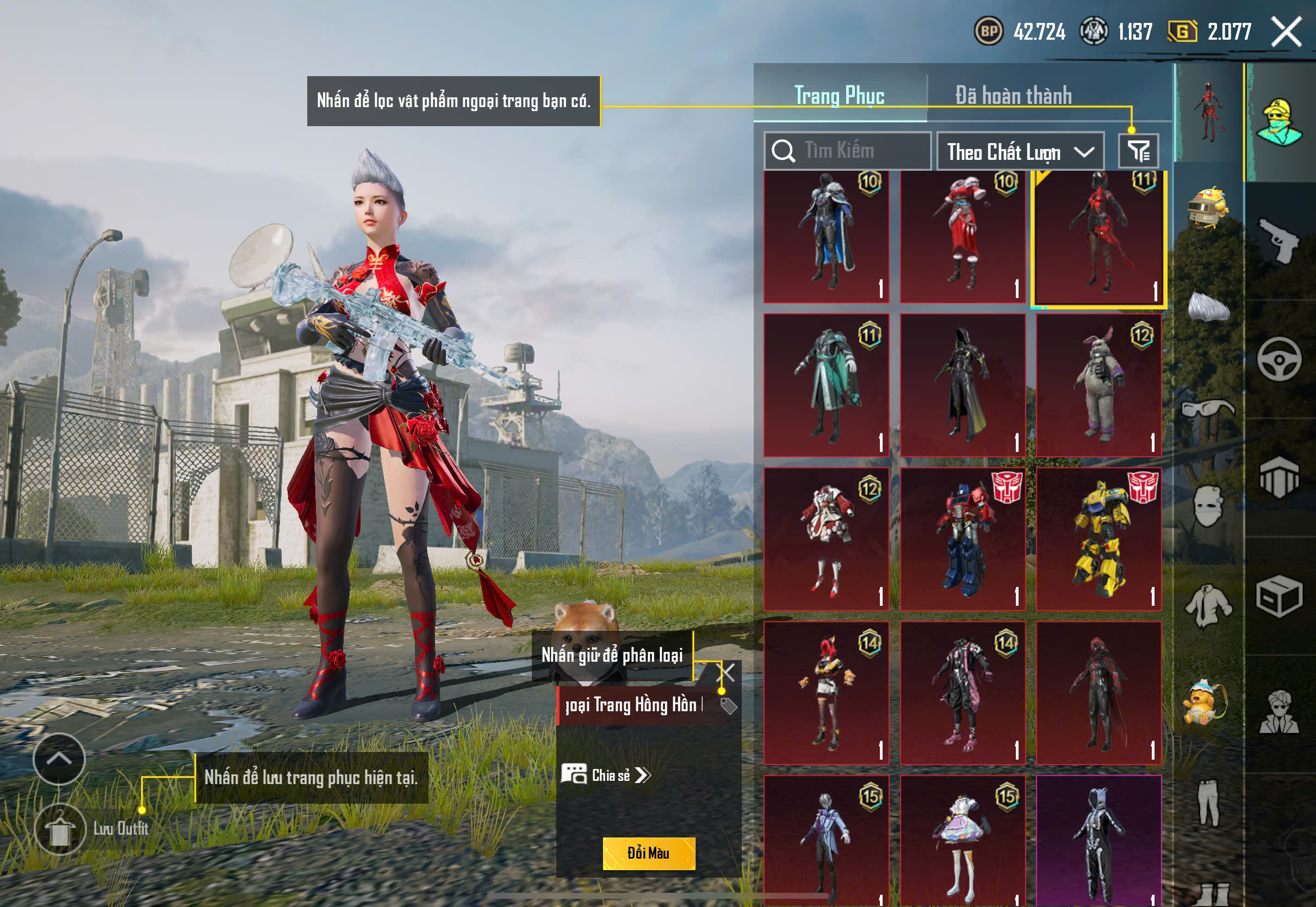The height and width of the screenshot is (907, 1316).
Task: Expand the round up-arrow button
Action: click(x=59, y=759)
